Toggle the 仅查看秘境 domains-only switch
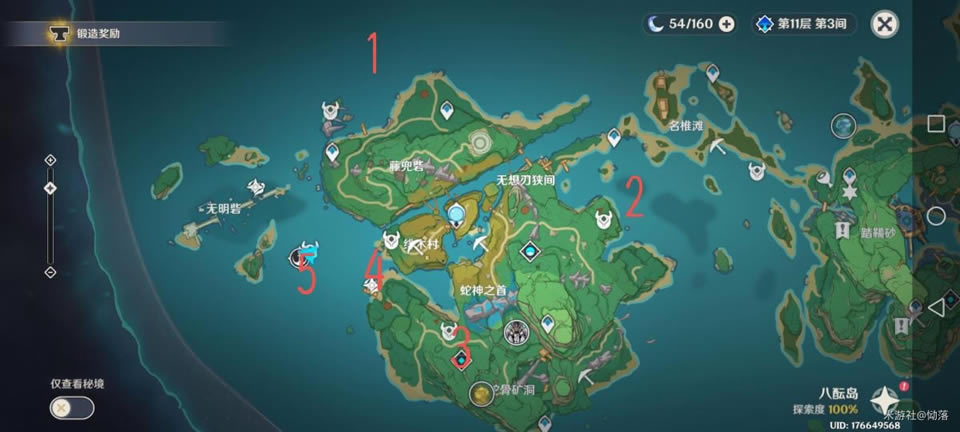This screenshot has width=960, height=432. [72, 408]
